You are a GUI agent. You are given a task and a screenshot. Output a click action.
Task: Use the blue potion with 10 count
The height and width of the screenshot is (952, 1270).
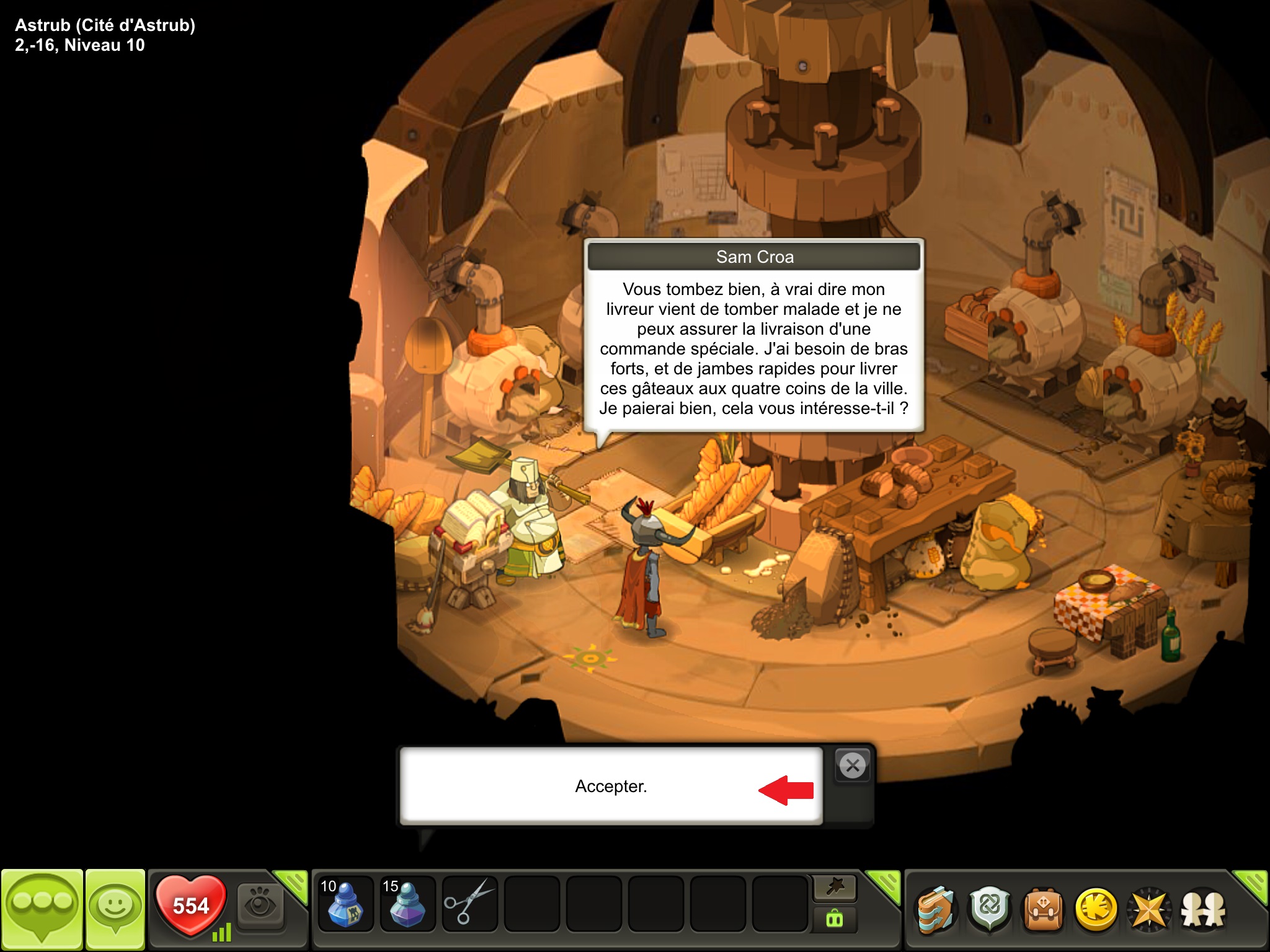point(345,904)
